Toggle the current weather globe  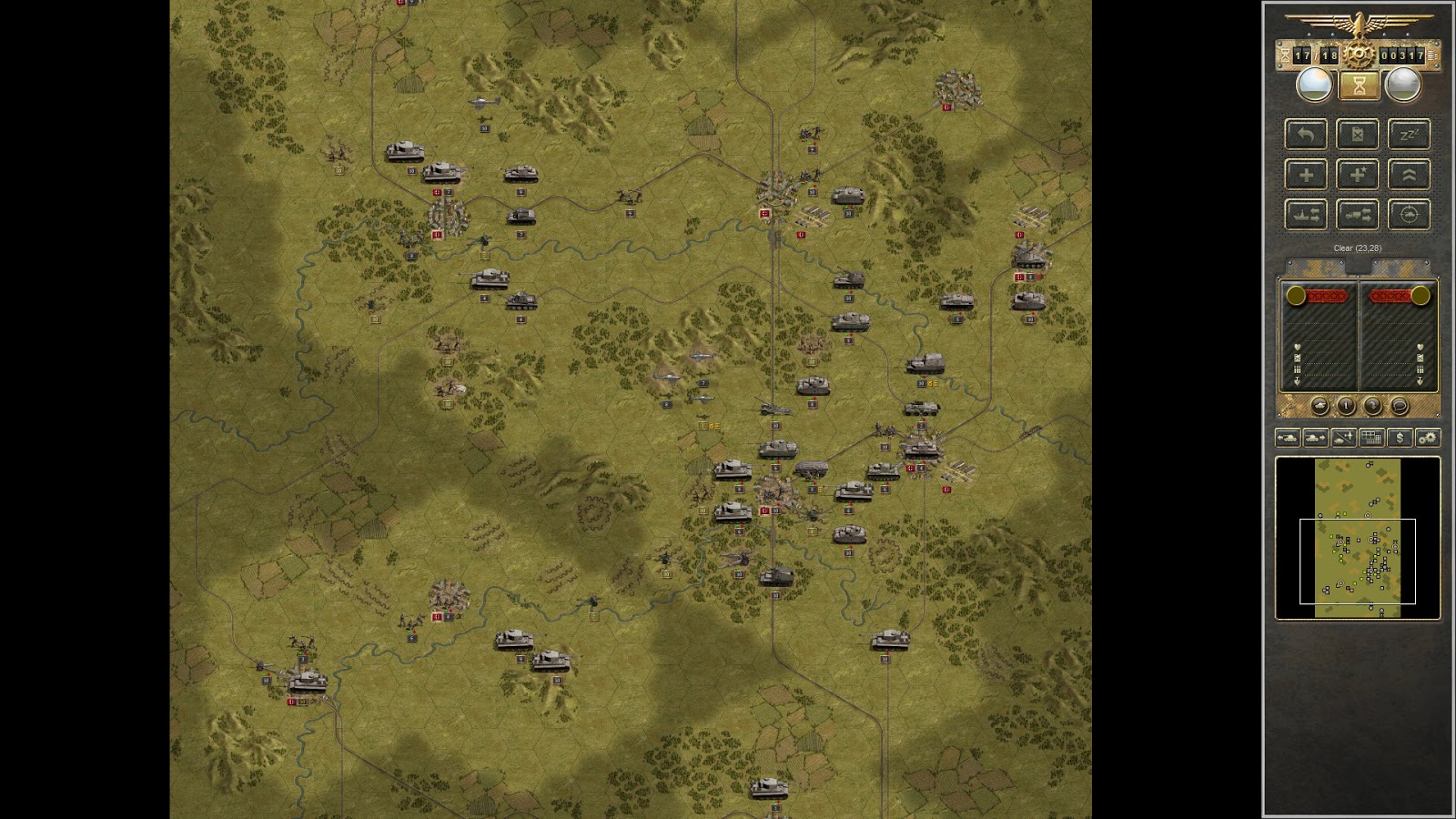tap(1313, 85)
